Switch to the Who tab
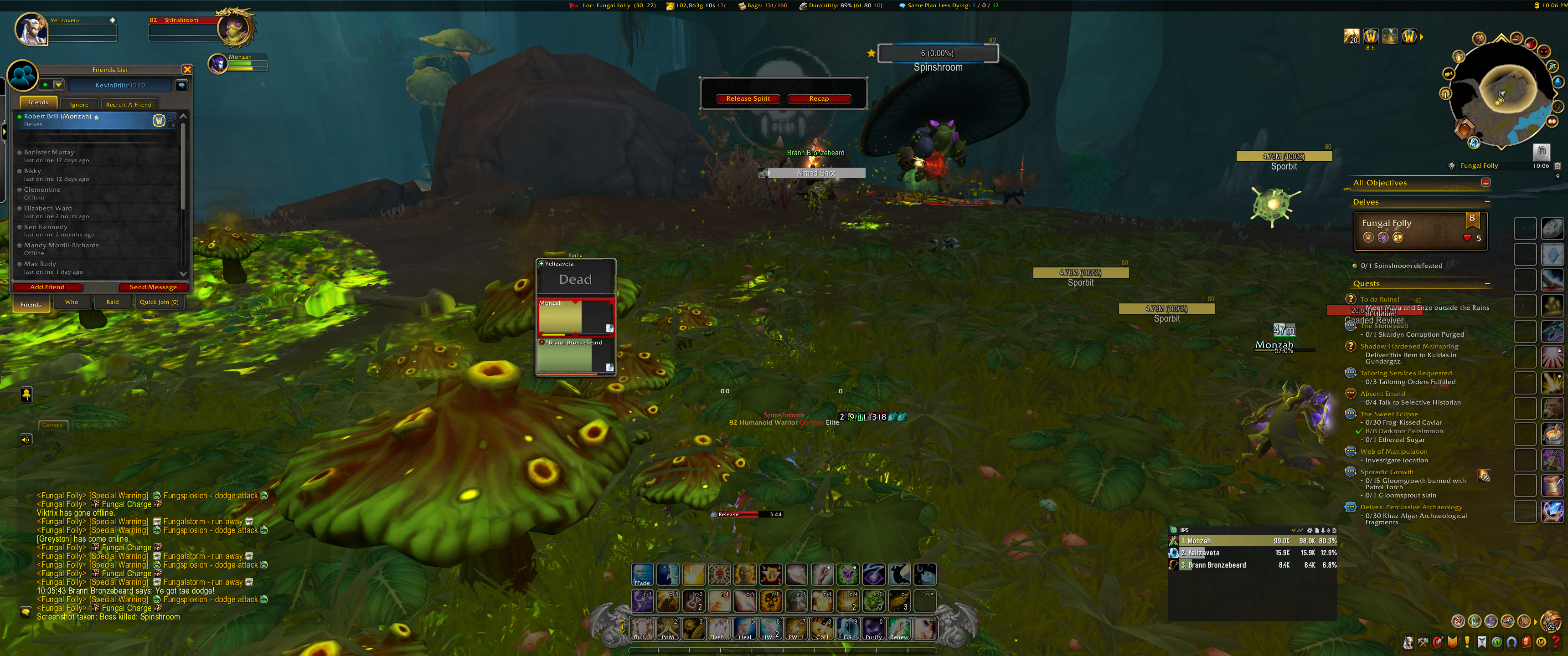The width and height of the screenshot is (1568, 656). (72, 302)
